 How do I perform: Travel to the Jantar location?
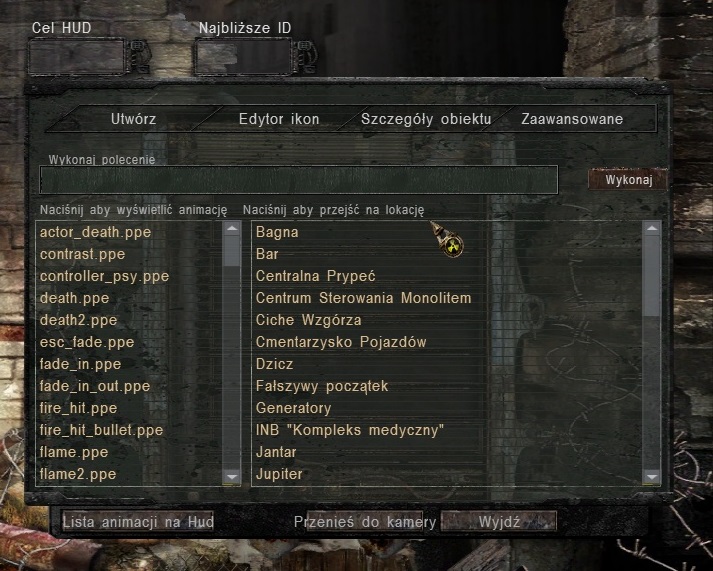(277, 452)
